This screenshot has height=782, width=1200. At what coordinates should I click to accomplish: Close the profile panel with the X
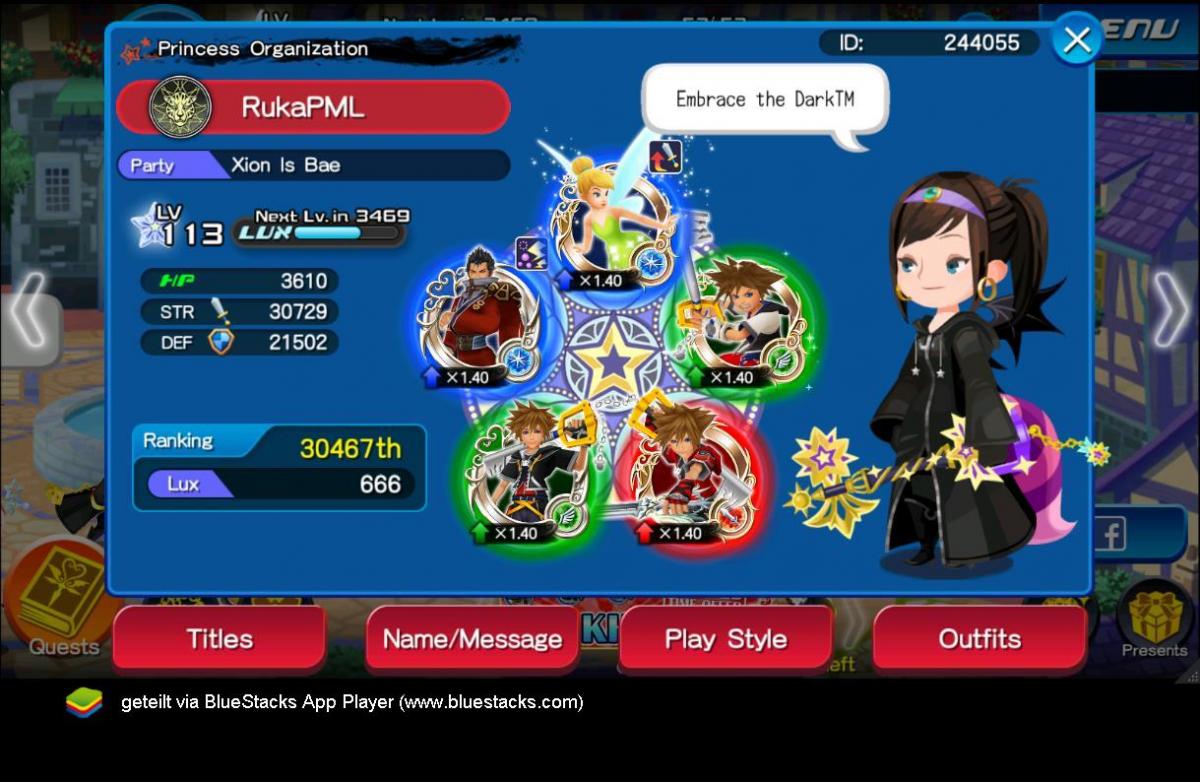click(x=1077, y=40)
